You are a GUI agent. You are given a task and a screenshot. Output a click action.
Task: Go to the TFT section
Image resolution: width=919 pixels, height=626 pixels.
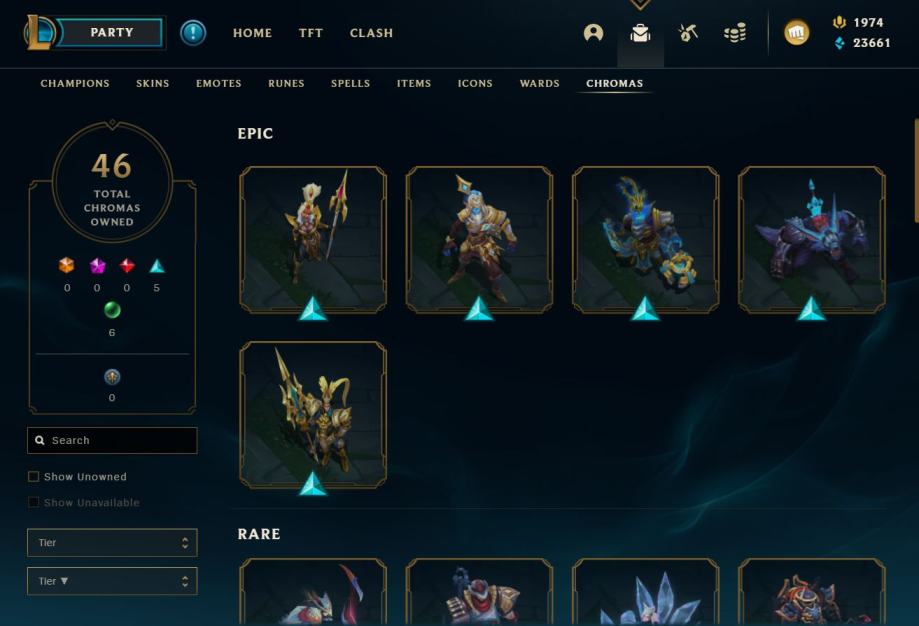click(x=311, y=33)
